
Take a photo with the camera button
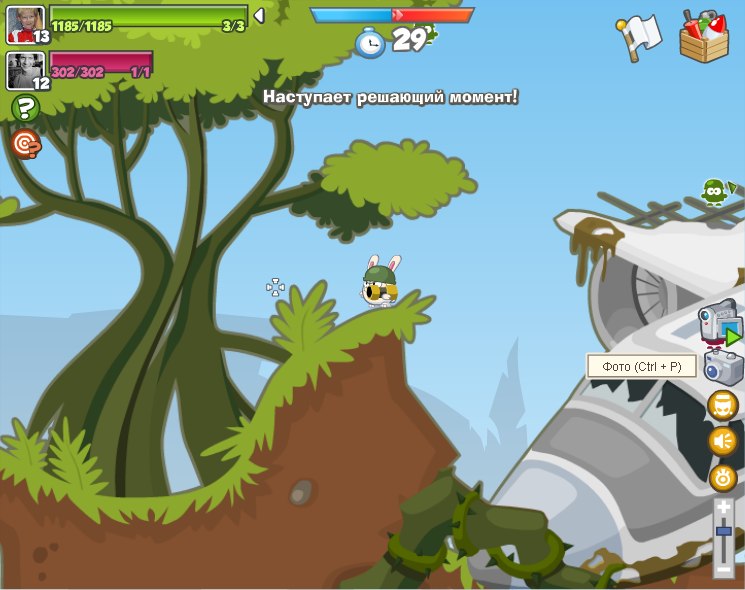[x=722, y=366]
